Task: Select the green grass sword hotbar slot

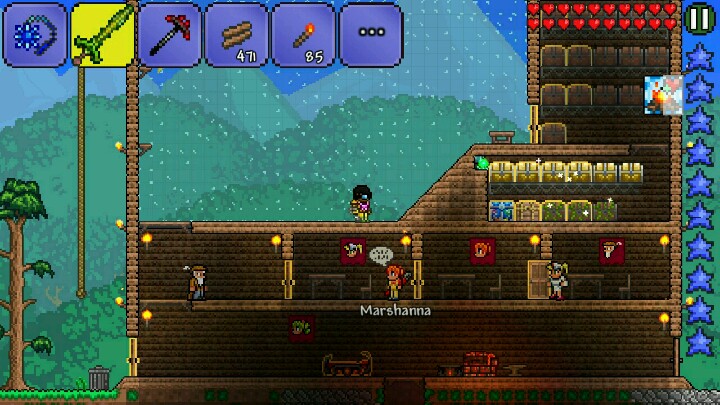Action: point(101,34)
